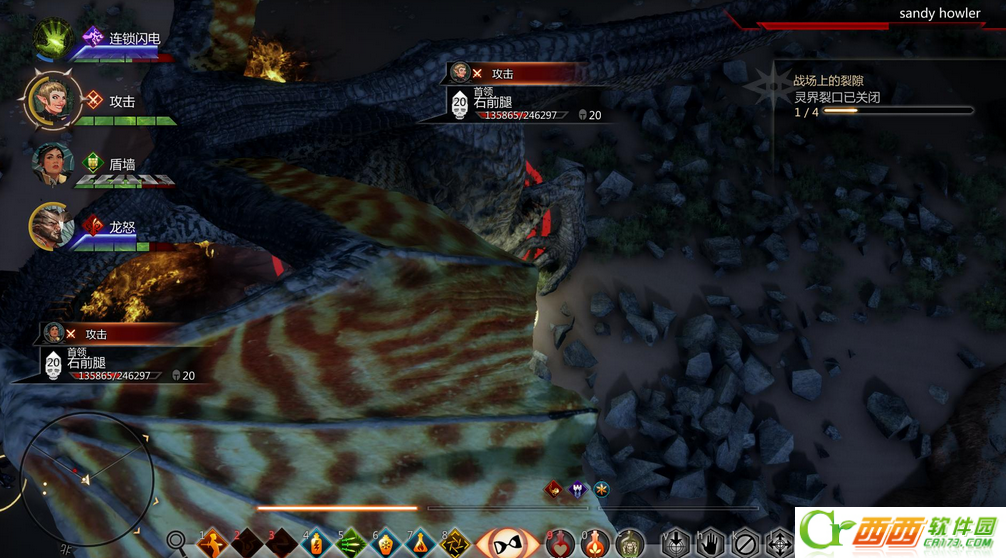Image resolution: width=1006 pixels, height=558 pixels.
Task: Select the crossed-circle disengage command
Action: click(744, 543)
